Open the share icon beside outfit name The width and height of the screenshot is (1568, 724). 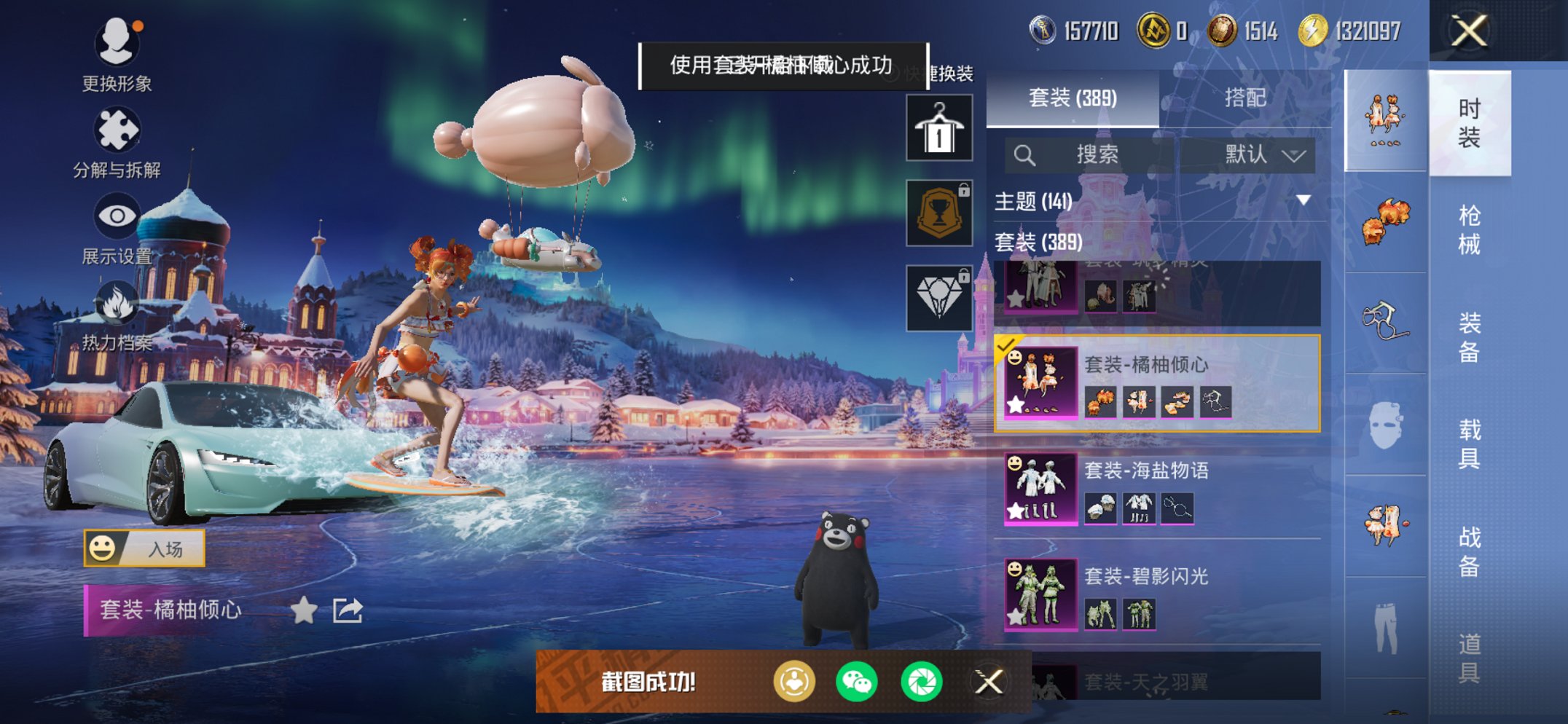348,612
